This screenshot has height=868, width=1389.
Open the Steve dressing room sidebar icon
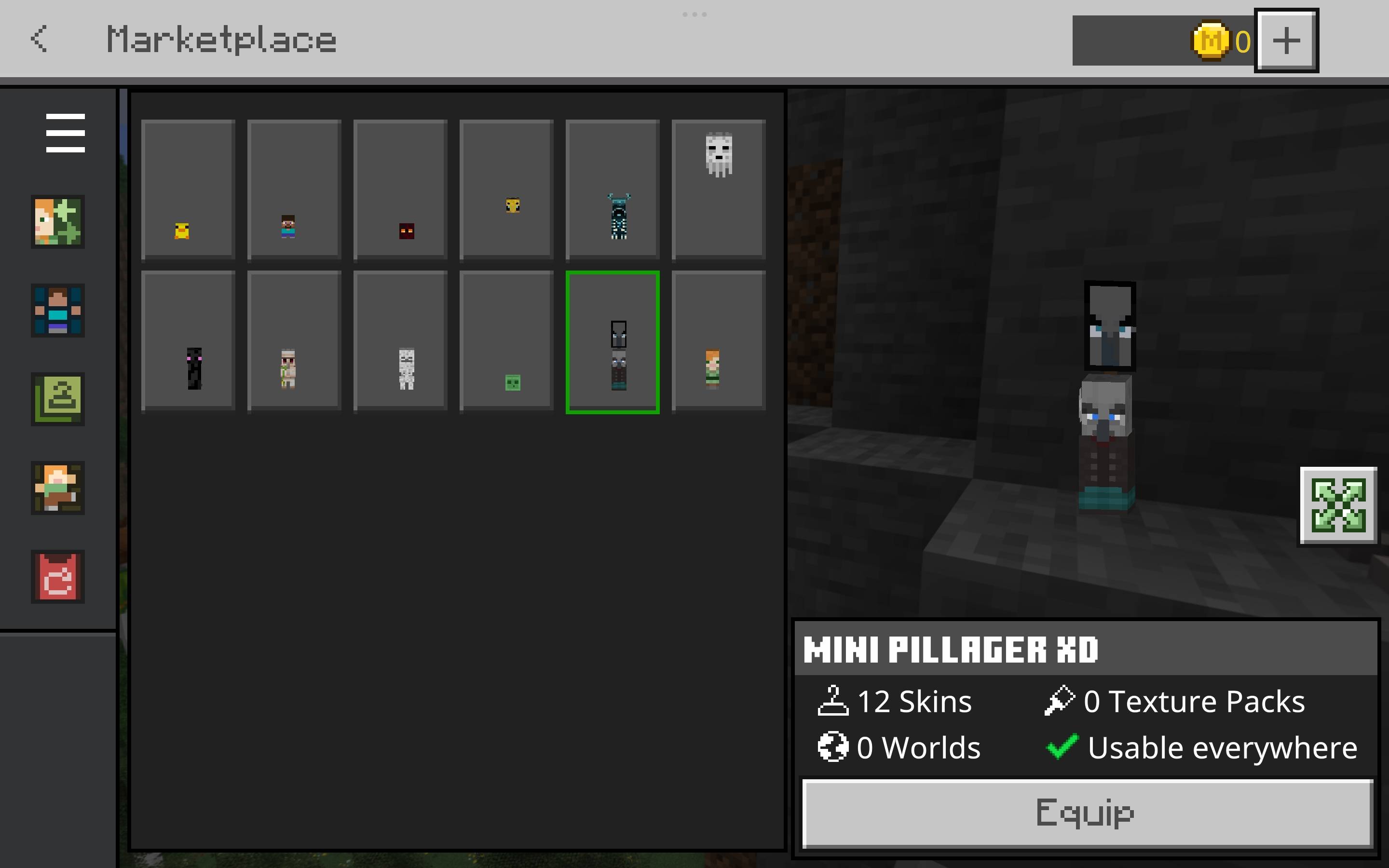pos(58,311)
